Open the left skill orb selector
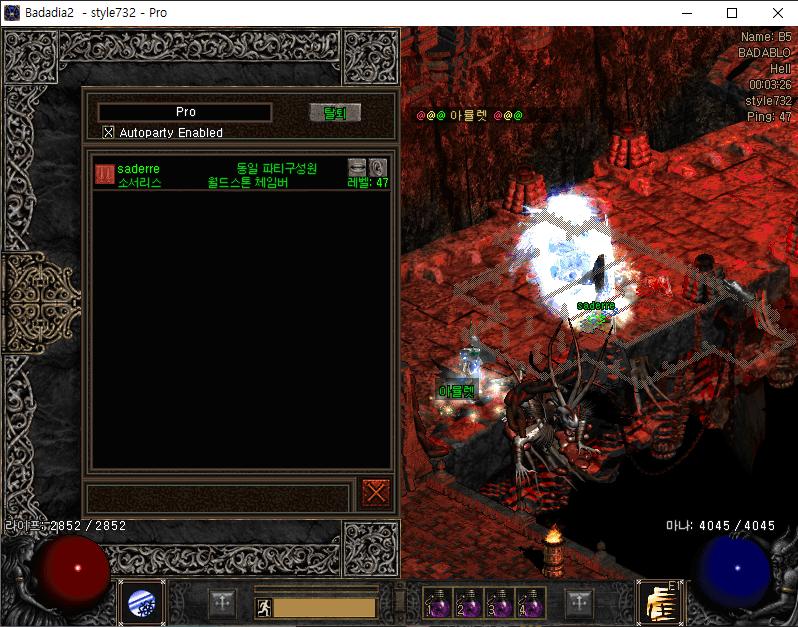The width and height of the screenshot is (798, 627). pos(142,603)
